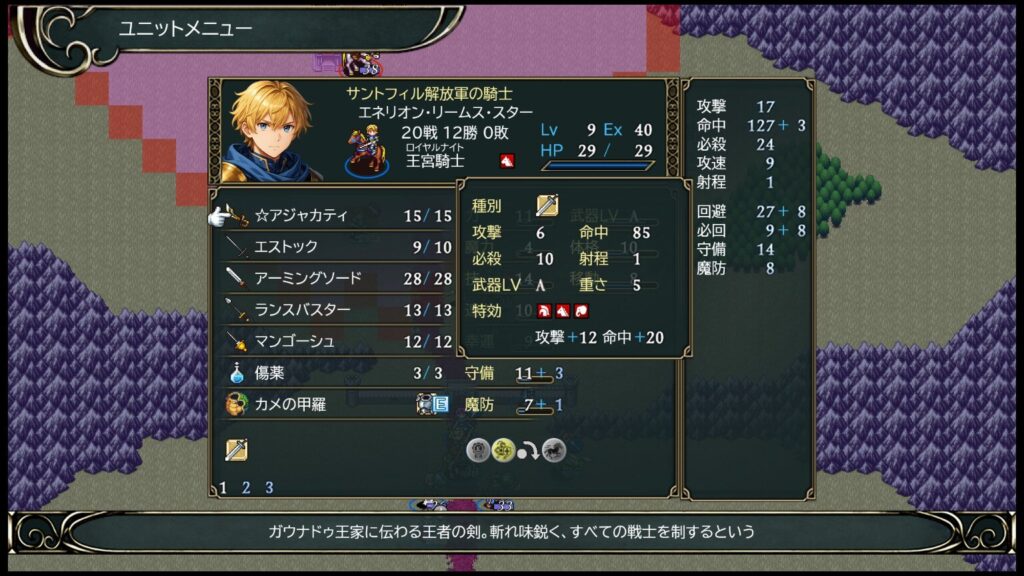
Task: Click the gold emblem medal icon
Action: pyautogui.click(x=503, y=450)
